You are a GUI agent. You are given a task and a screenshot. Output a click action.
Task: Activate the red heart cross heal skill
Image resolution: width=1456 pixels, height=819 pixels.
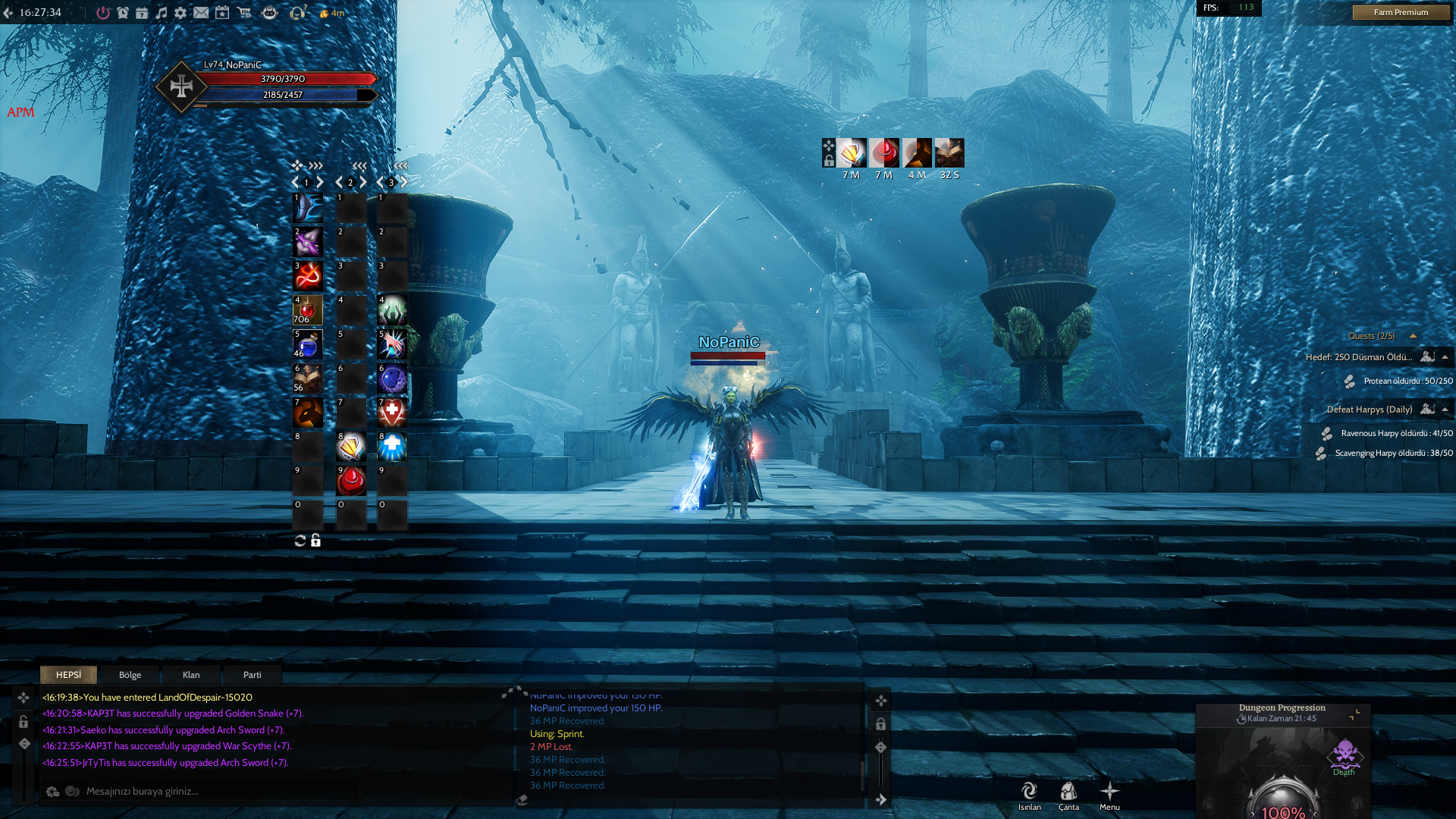[x=392, y=413]
